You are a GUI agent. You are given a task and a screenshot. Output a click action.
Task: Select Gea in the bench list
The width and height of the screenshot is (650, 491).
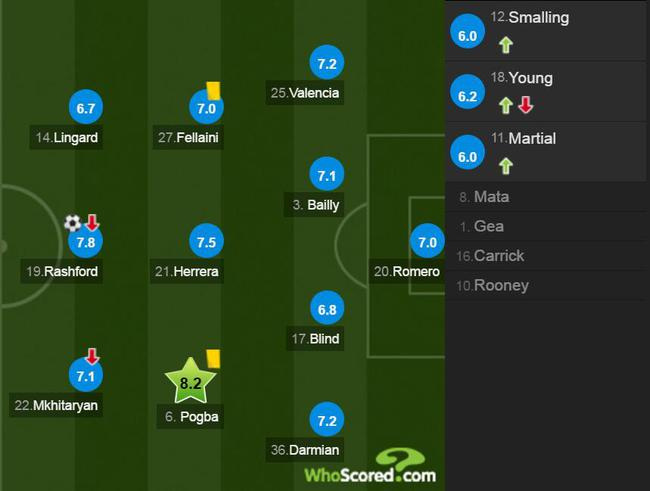click(546, 226)
